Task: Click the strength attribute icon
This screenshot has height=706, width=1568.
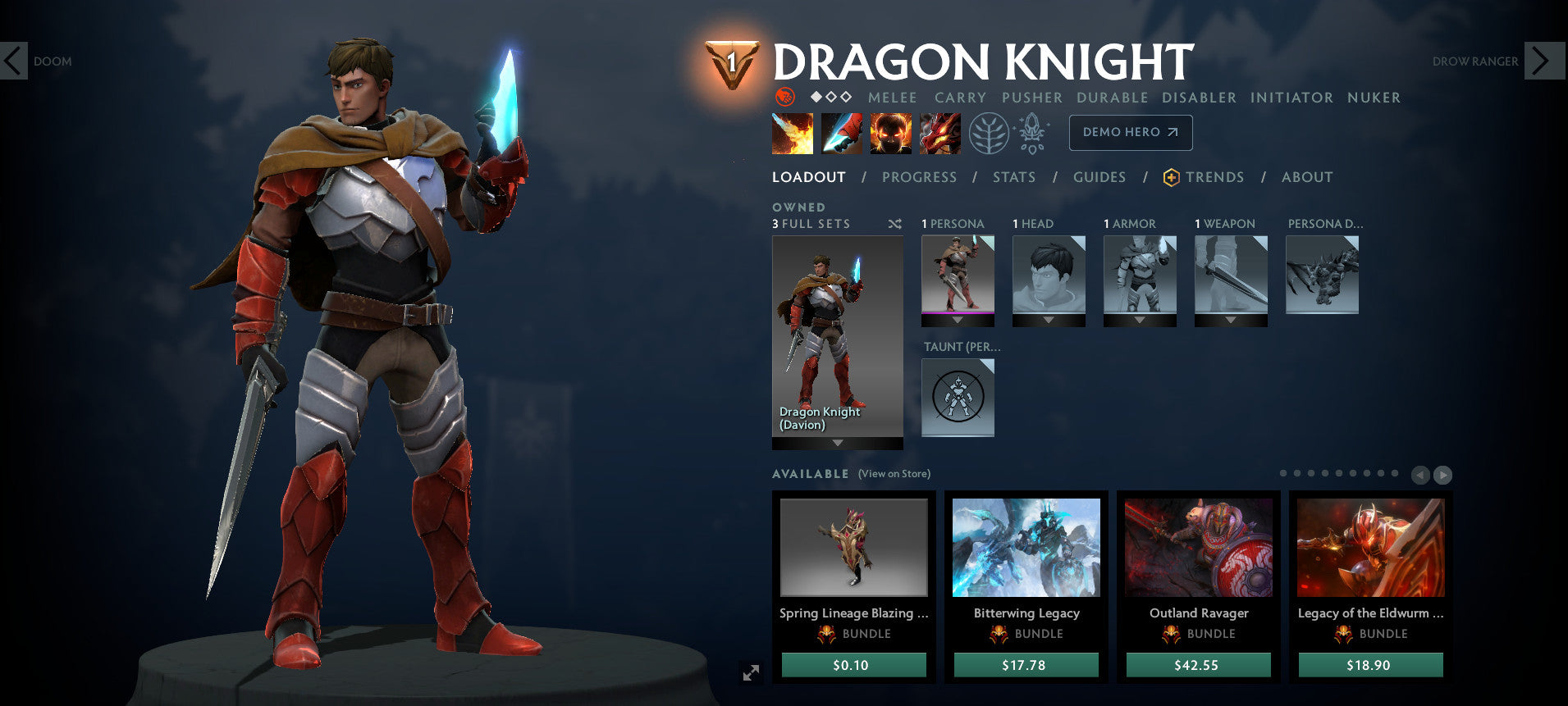Action: point(786,97)
